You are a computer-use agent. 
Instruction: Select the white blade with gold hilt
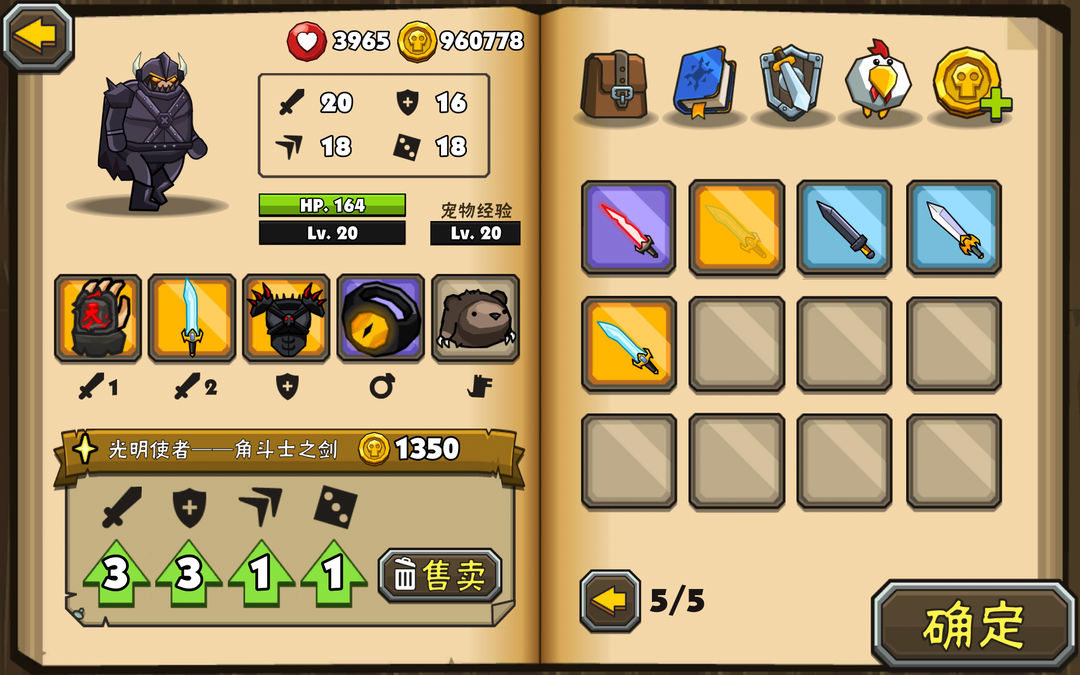[x=953, y=227]
